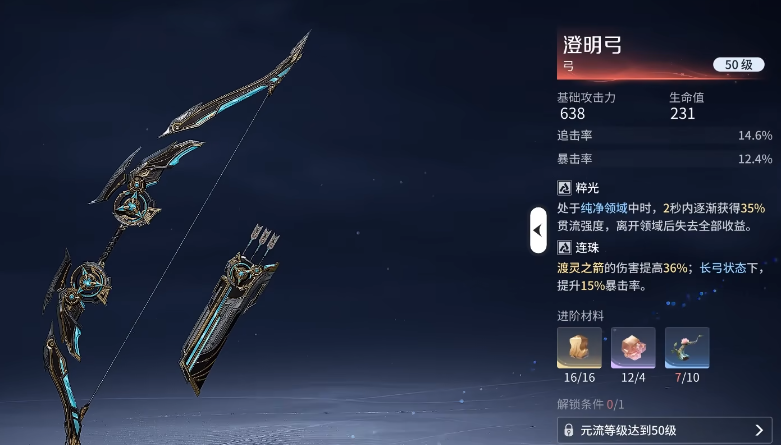Select the blossom branch ascension material
The width and height of the screenshot is (781, 445).
tap(687, 347)
